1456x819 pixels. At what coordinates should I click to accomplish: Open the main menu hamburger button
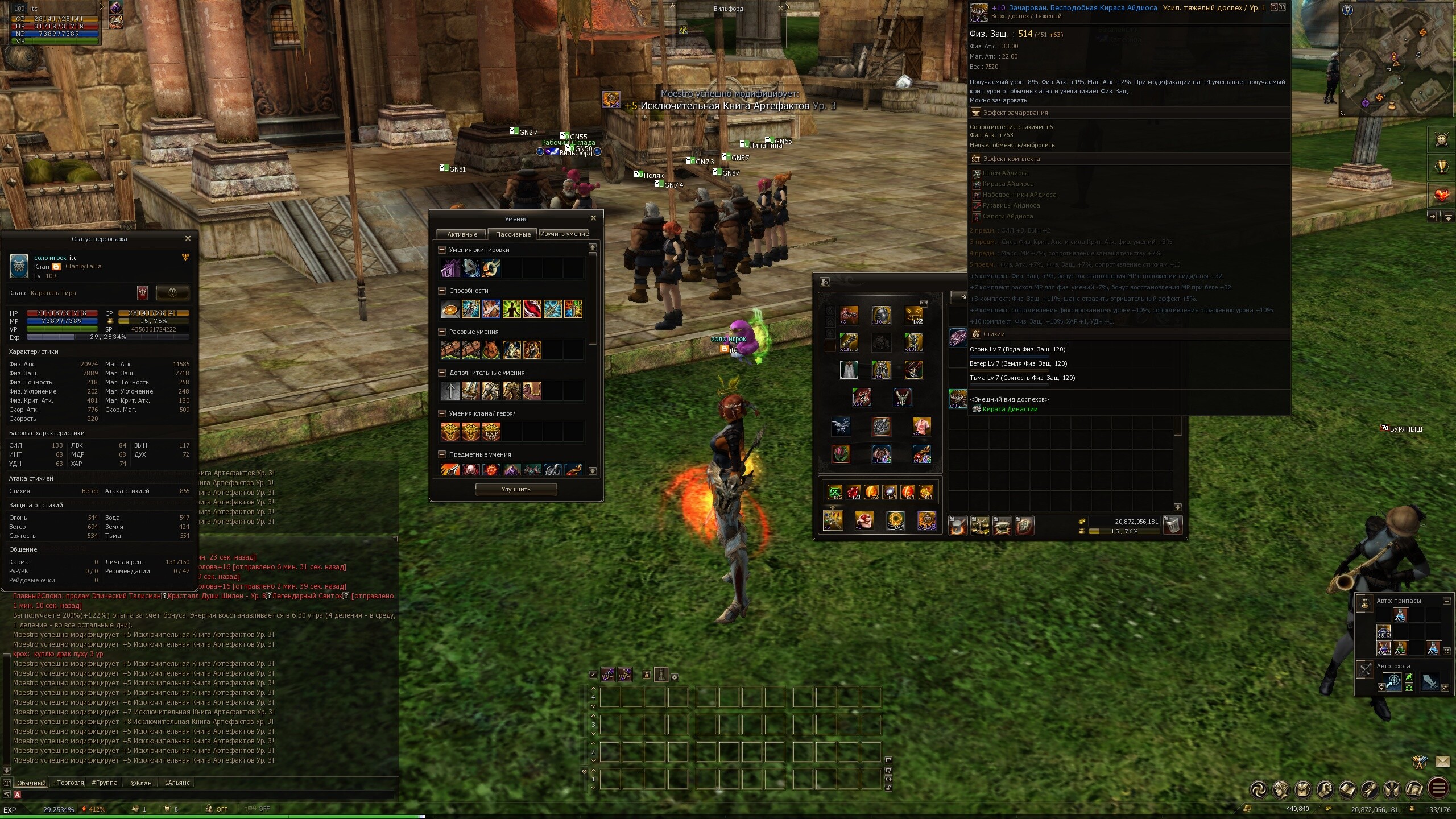click(x=1439, y=789)
